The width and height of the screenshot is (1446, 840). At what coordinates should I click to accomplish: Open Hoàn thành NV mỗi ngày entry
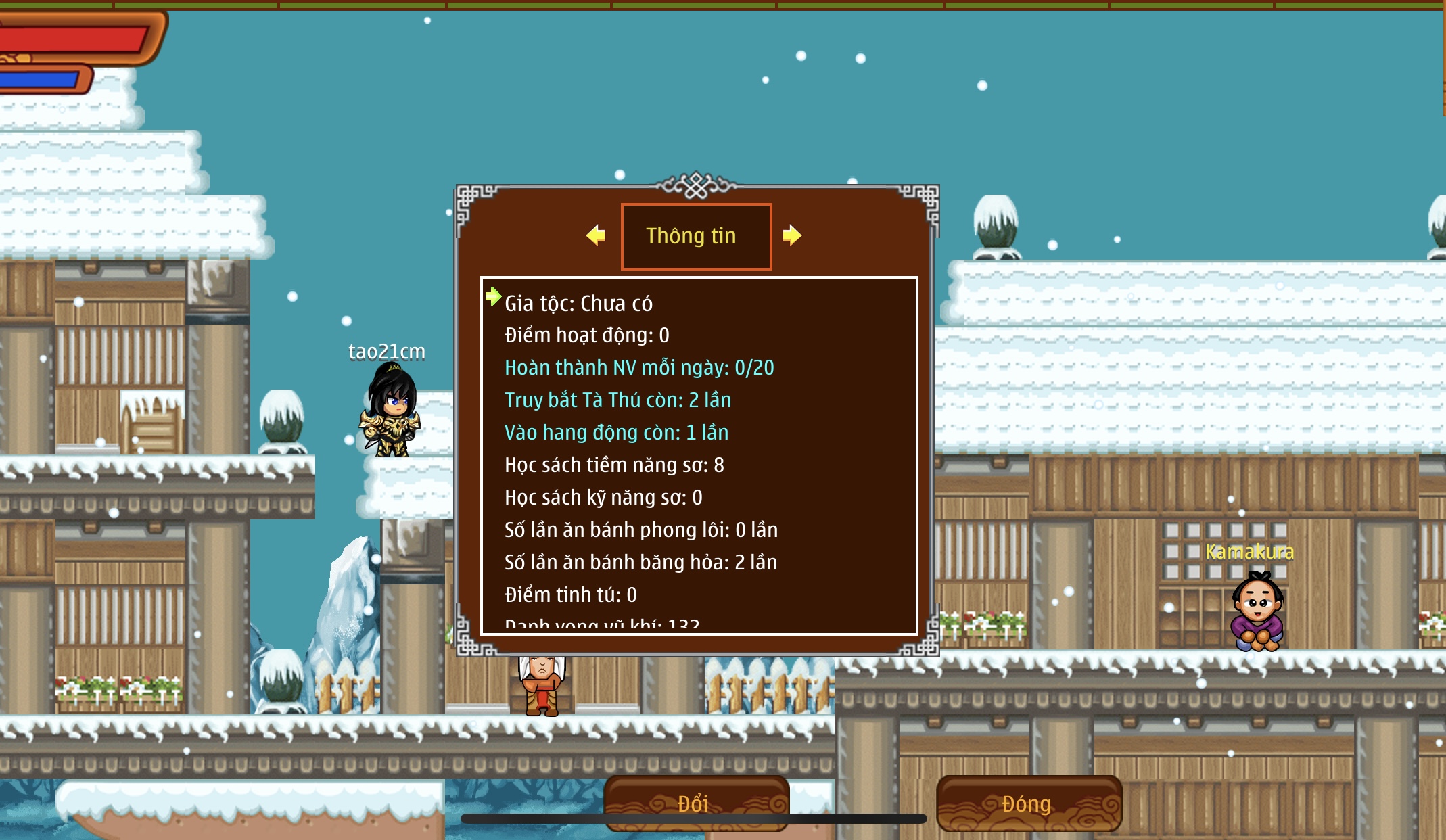pos(639,368)
